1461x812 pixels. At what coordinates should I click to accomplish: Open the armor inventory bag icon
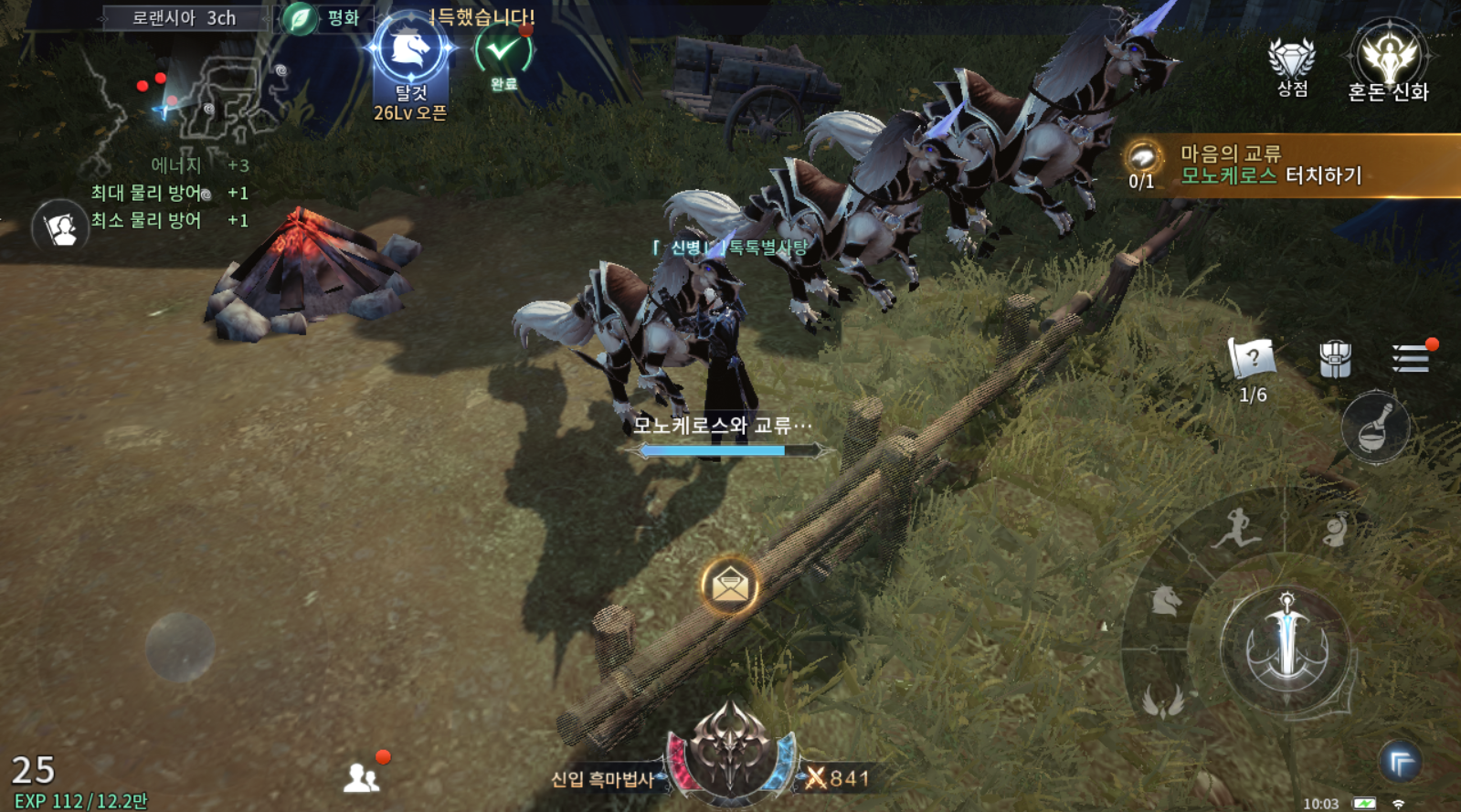[1335, 359]
